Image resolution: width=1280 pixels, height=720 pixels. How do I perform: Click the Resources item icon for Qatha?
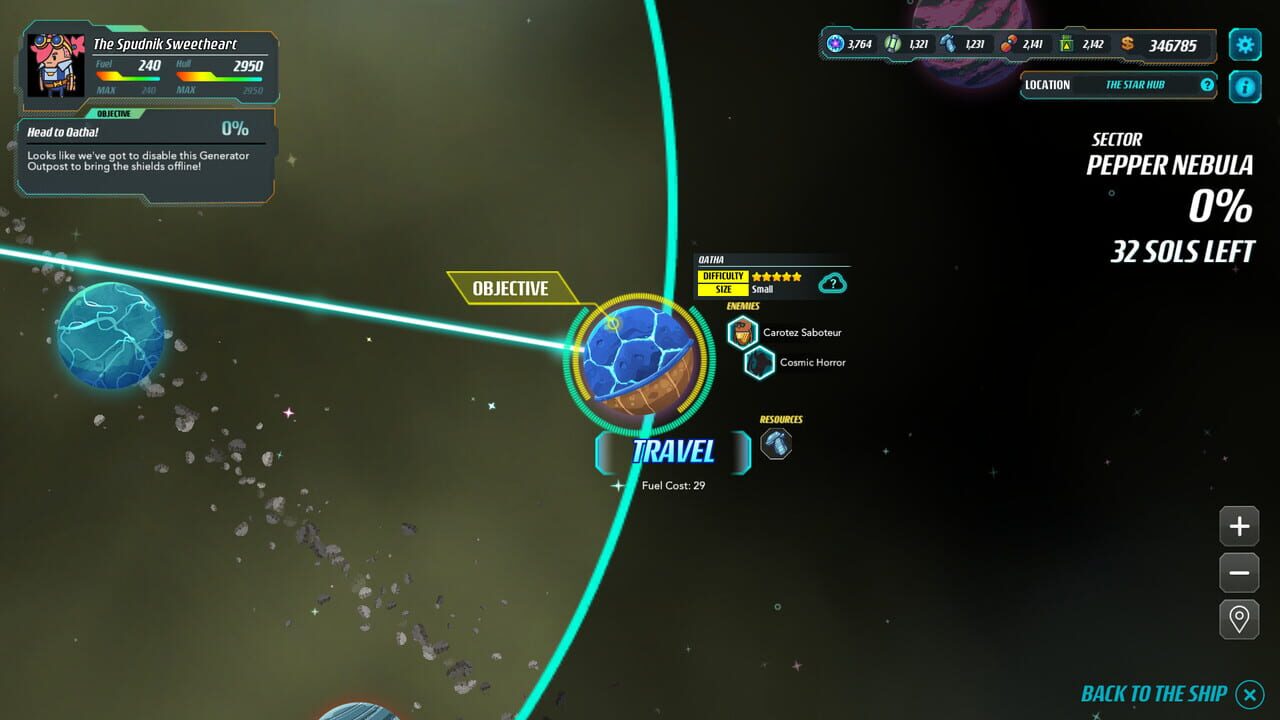coord(777,442)
